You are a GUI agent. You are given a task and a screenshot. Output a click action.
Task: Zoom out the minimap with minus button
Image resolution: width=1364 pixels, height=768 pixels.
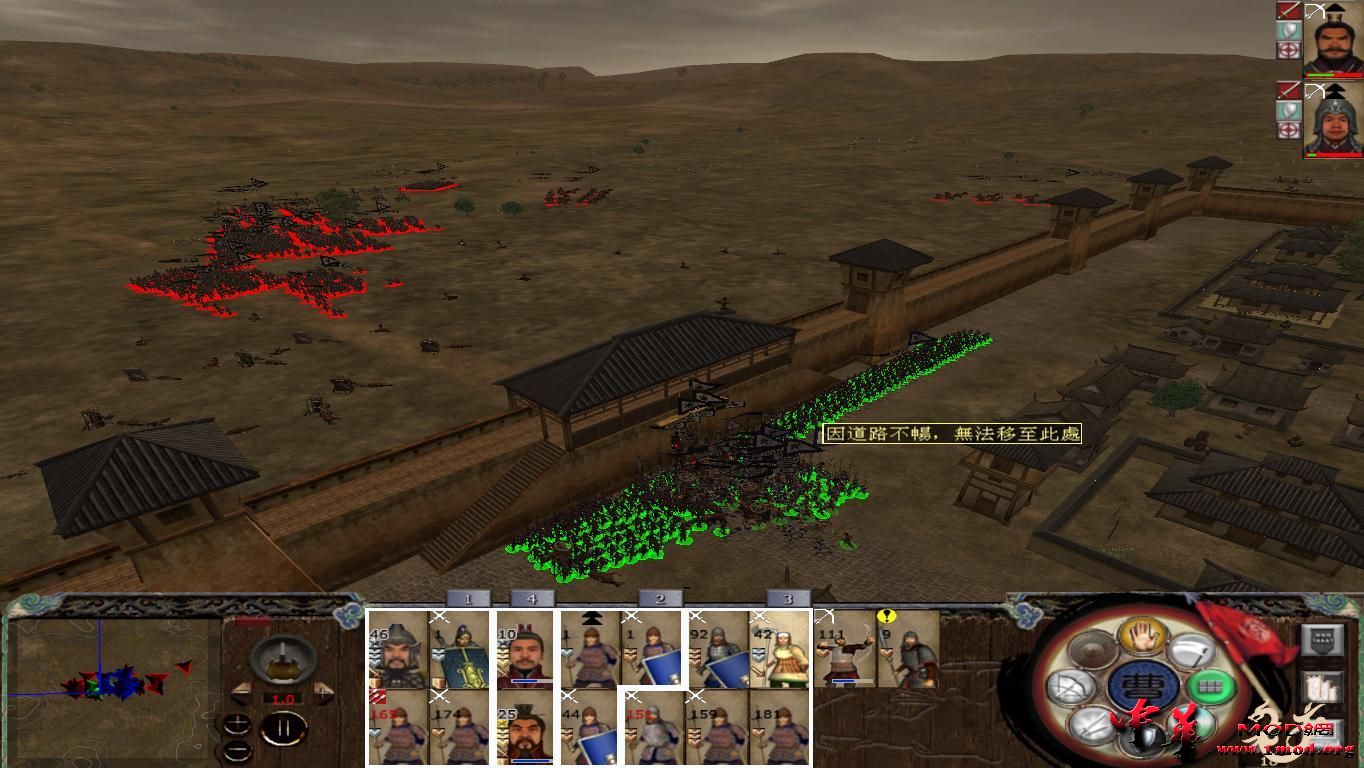tap(238, 750)
